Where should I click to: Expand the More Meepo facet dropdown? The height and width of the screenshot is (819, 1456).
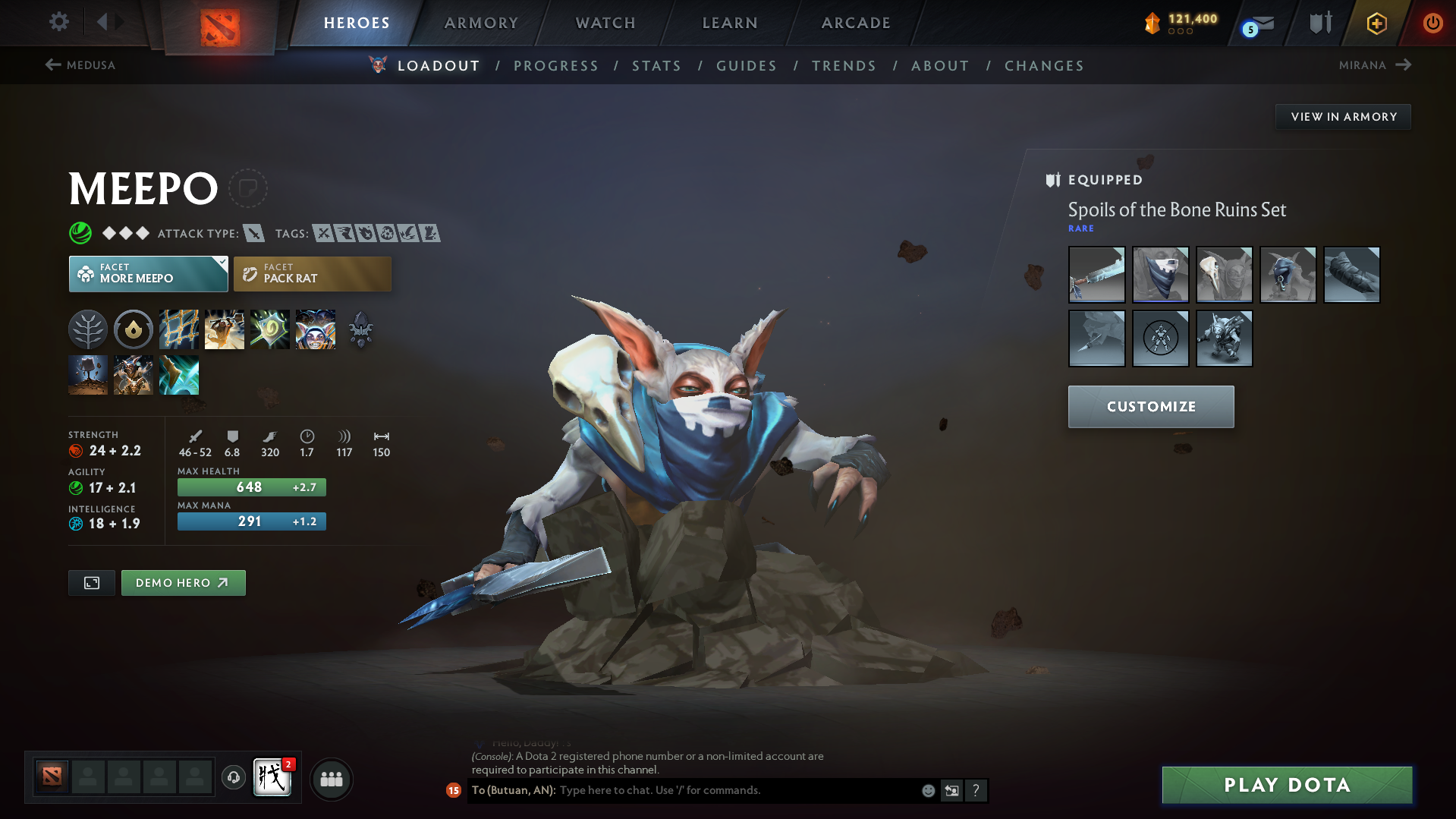click(220, 263)
